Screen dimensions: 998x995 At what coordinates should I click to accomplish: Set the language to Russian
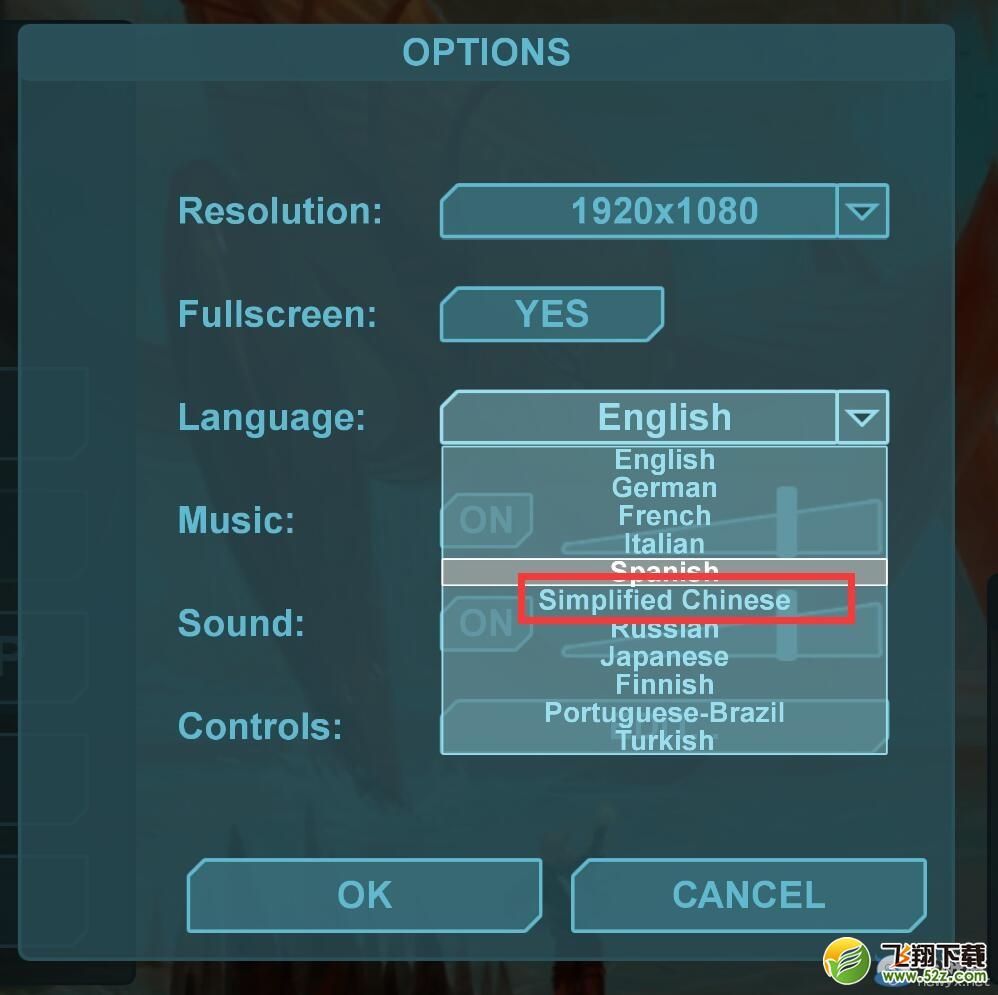click(x=664, y=629)
